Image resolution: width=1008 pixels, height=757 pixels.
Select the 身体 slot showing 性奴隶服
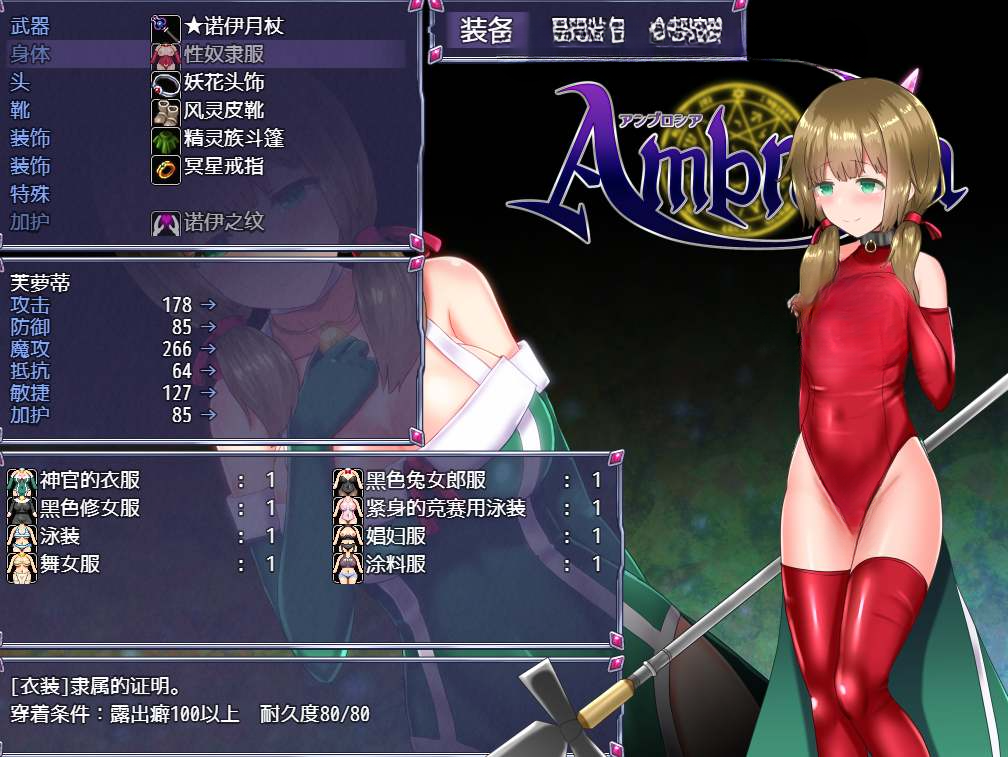click(208, 54)
